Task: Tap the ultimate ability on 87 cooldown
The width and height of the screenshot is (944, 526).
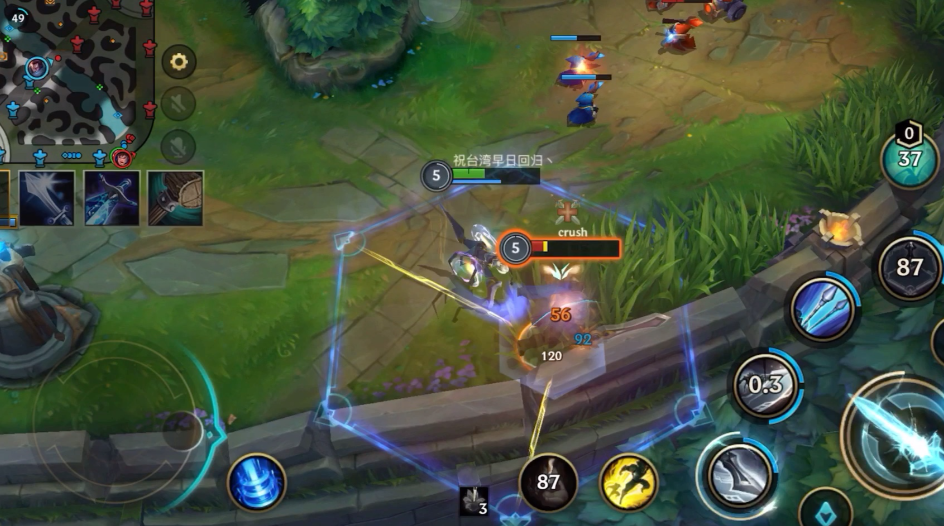Action: tap(909, 268)
